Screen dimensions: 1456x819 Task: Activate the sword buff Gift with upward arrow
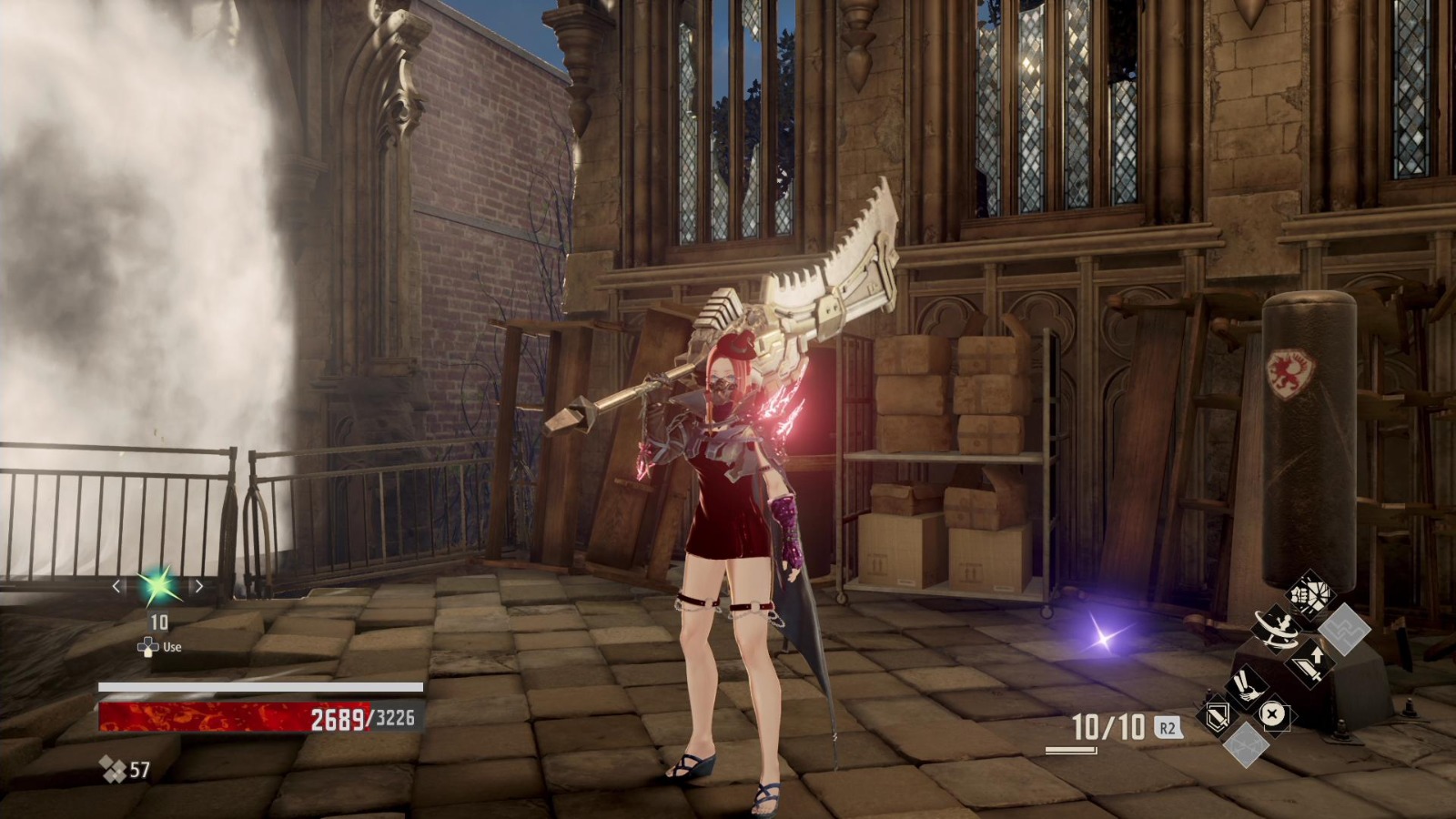click(x=1310, y=662)
